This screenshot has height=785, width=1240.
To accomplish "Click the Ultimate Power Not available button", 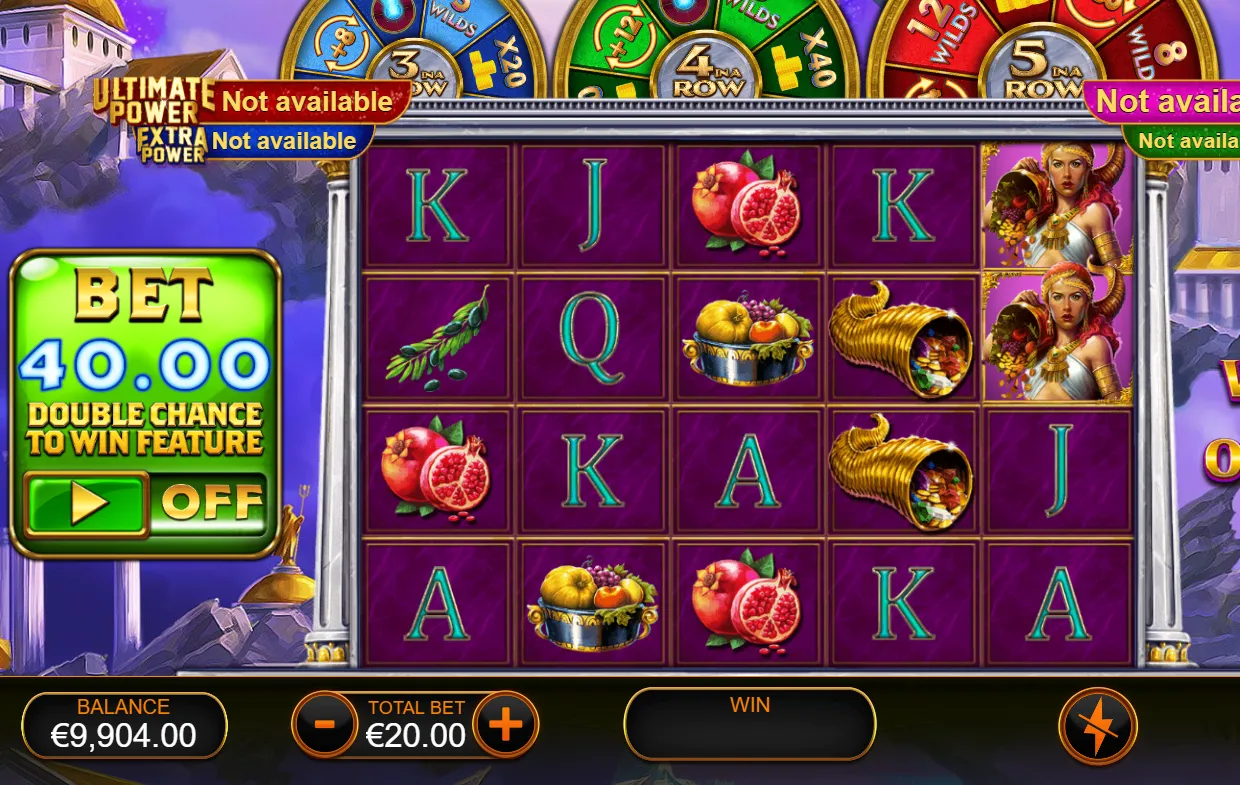I will pyautogui.click(x=306, y=102).
